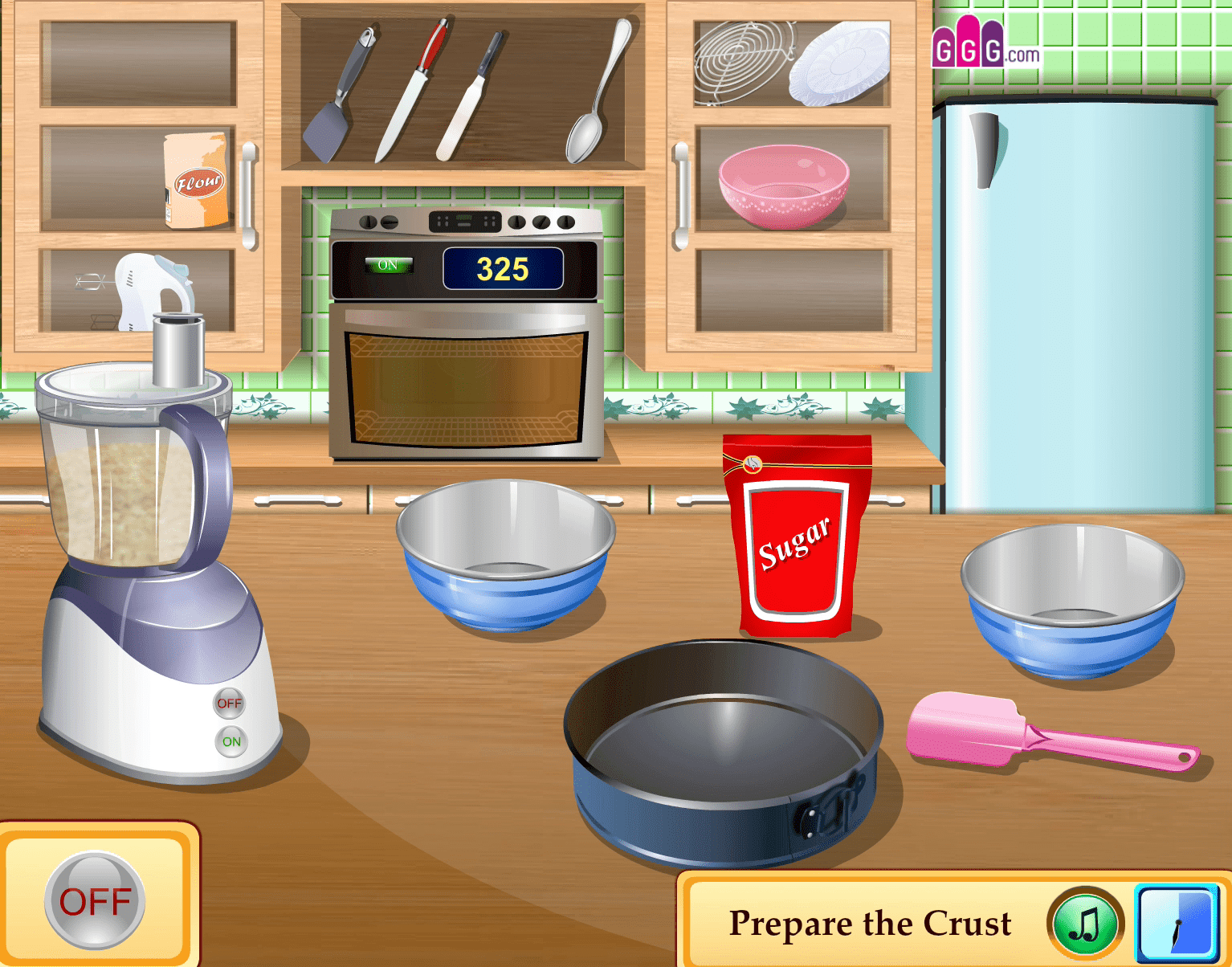Turn on the blender with its ON button
Viewport: 1232px width, 967px height.
tap(231, 741)
